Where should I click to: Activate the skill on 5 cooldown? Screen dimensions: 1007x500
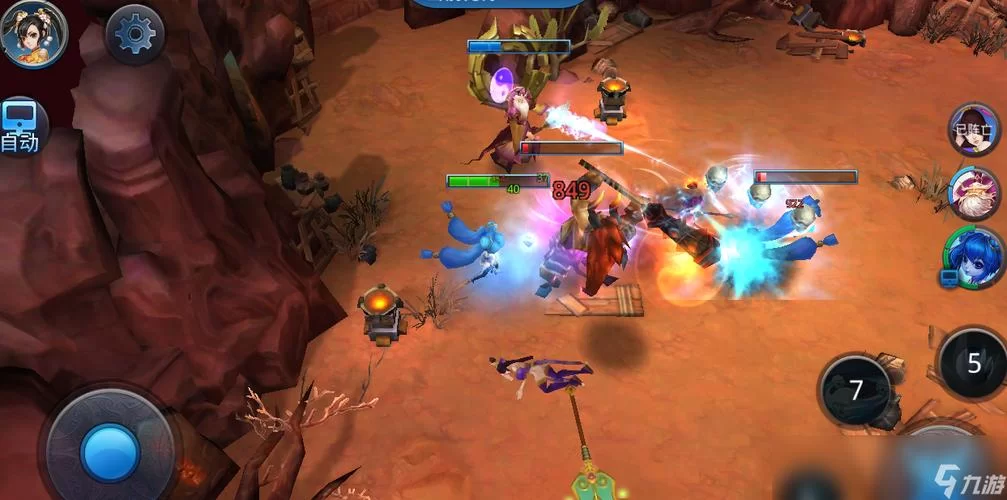(x=973, y=363)
